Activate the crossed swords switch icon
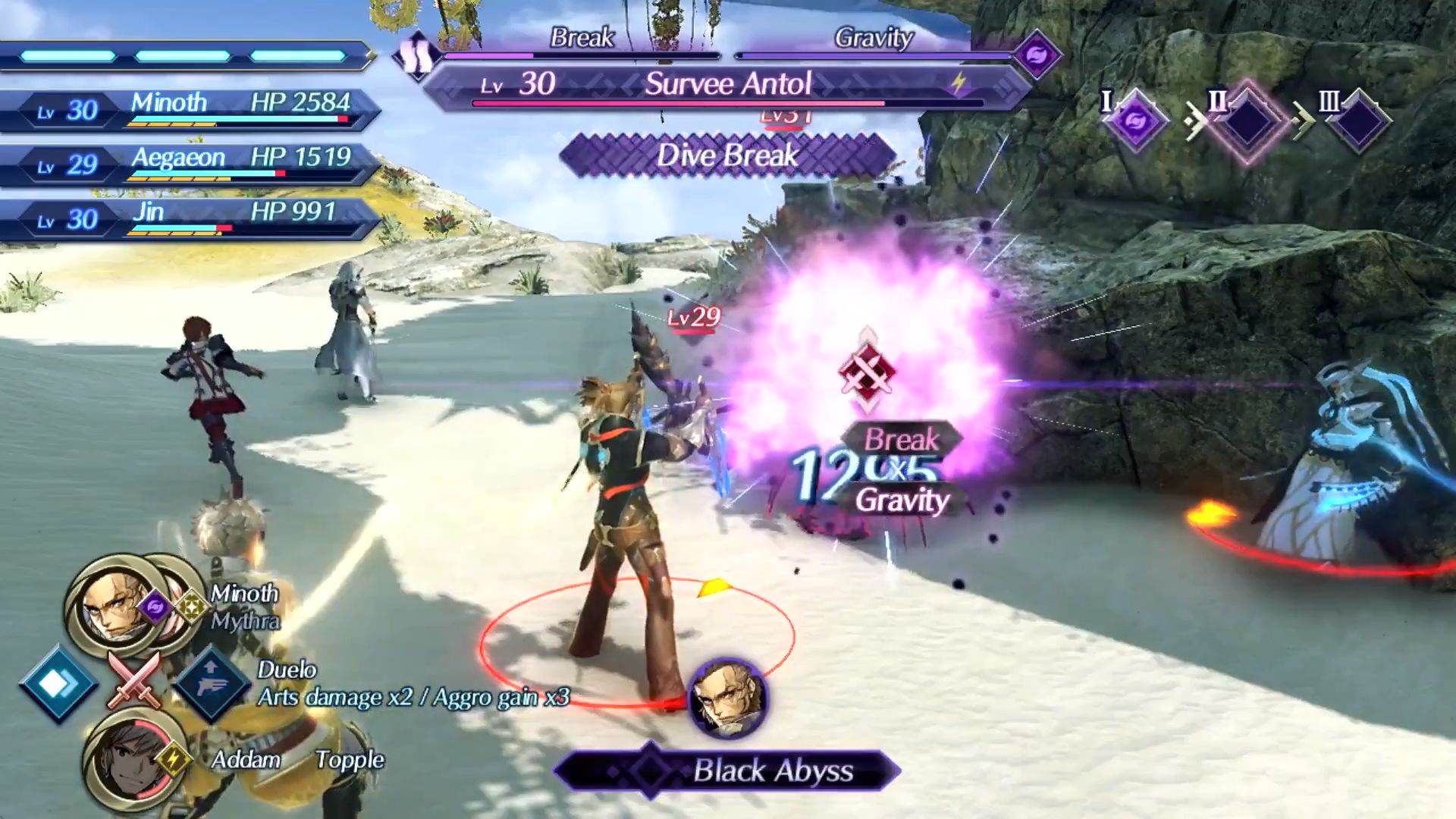The height and width of the screenshot is (819, 1456). (x=135, y=679)
